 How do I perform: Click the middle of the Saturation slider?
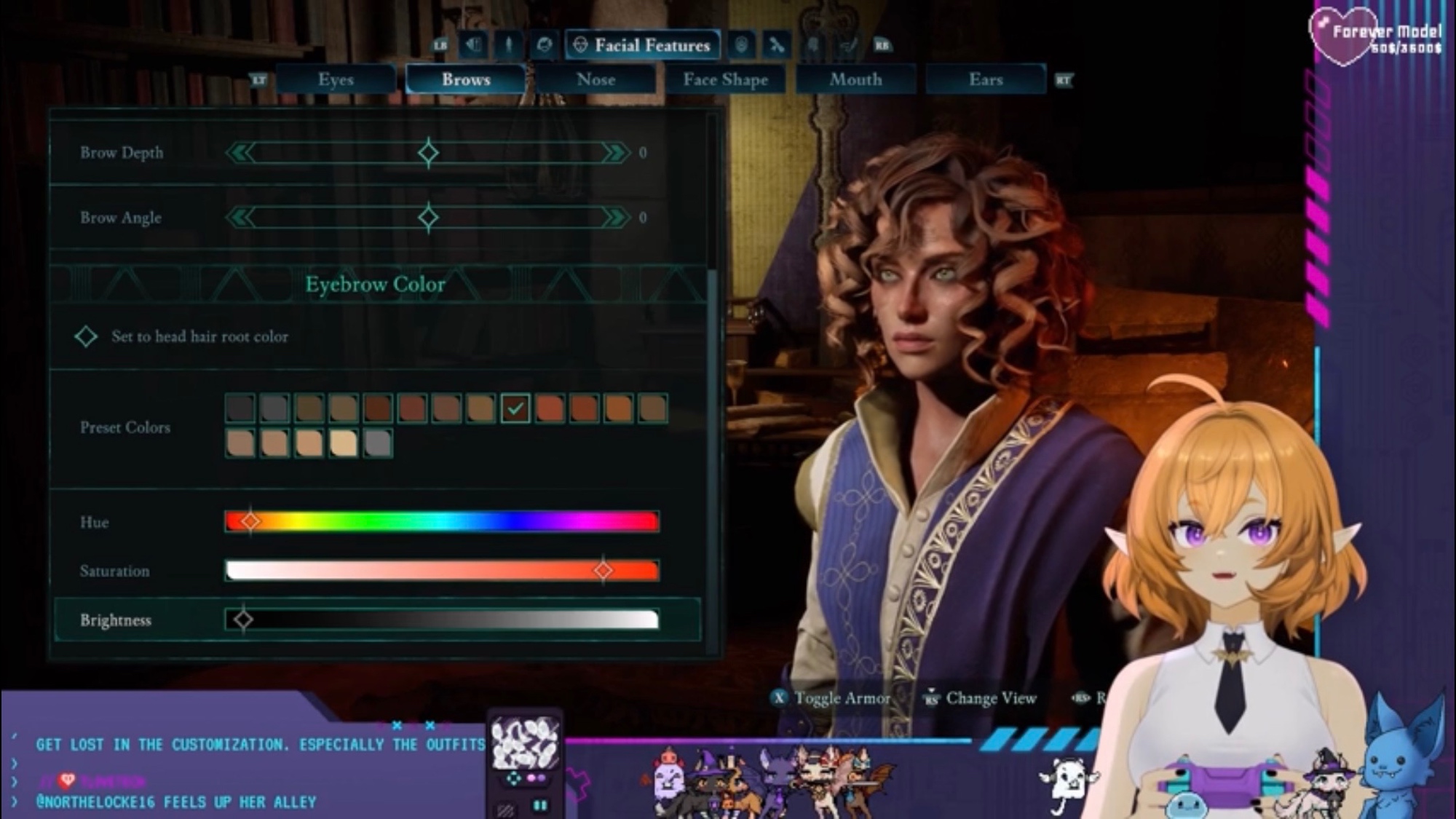point(442,571)
